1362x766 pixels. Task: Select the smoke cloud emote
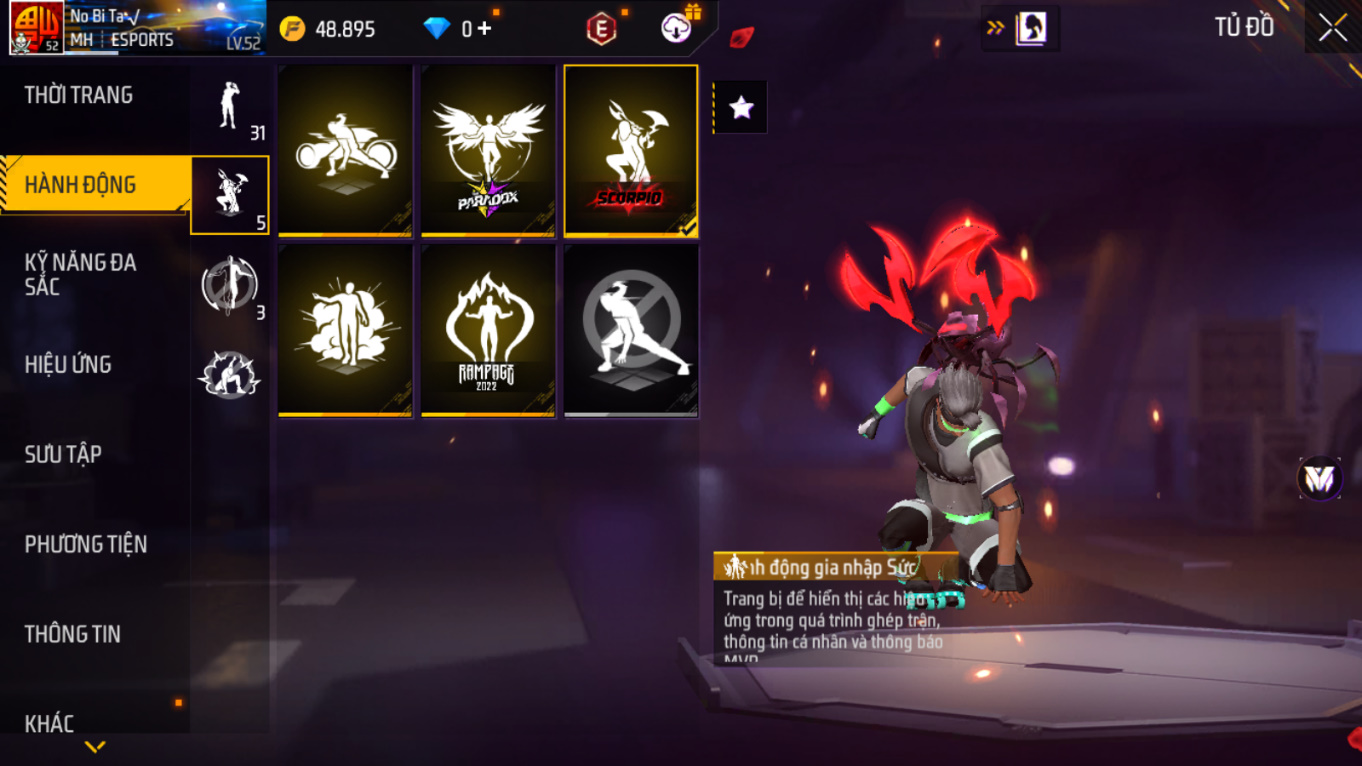(346, 331)
